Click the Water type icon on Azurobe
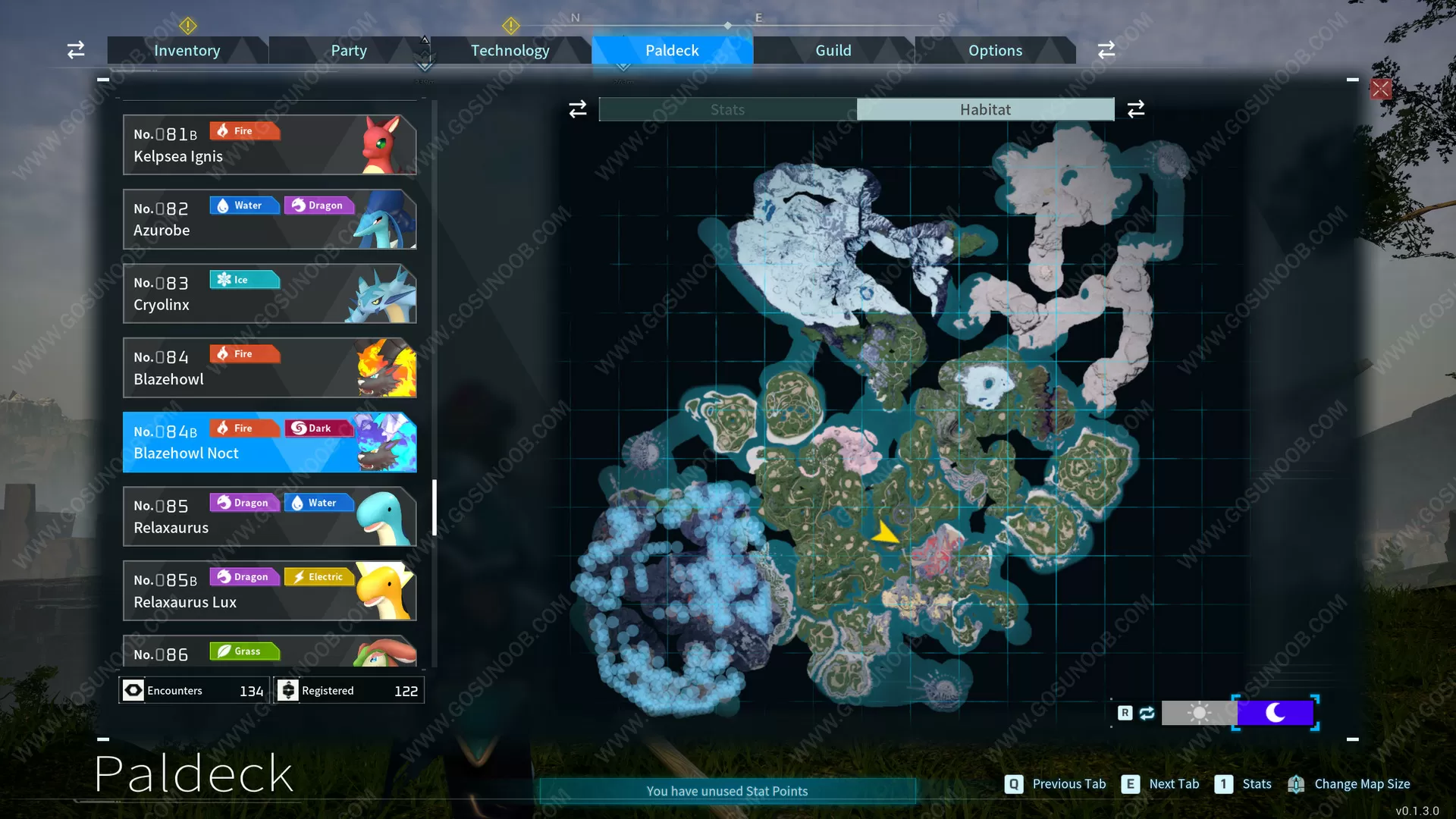The height and width of the screenshot is (819, 1456). click(244, 205)
